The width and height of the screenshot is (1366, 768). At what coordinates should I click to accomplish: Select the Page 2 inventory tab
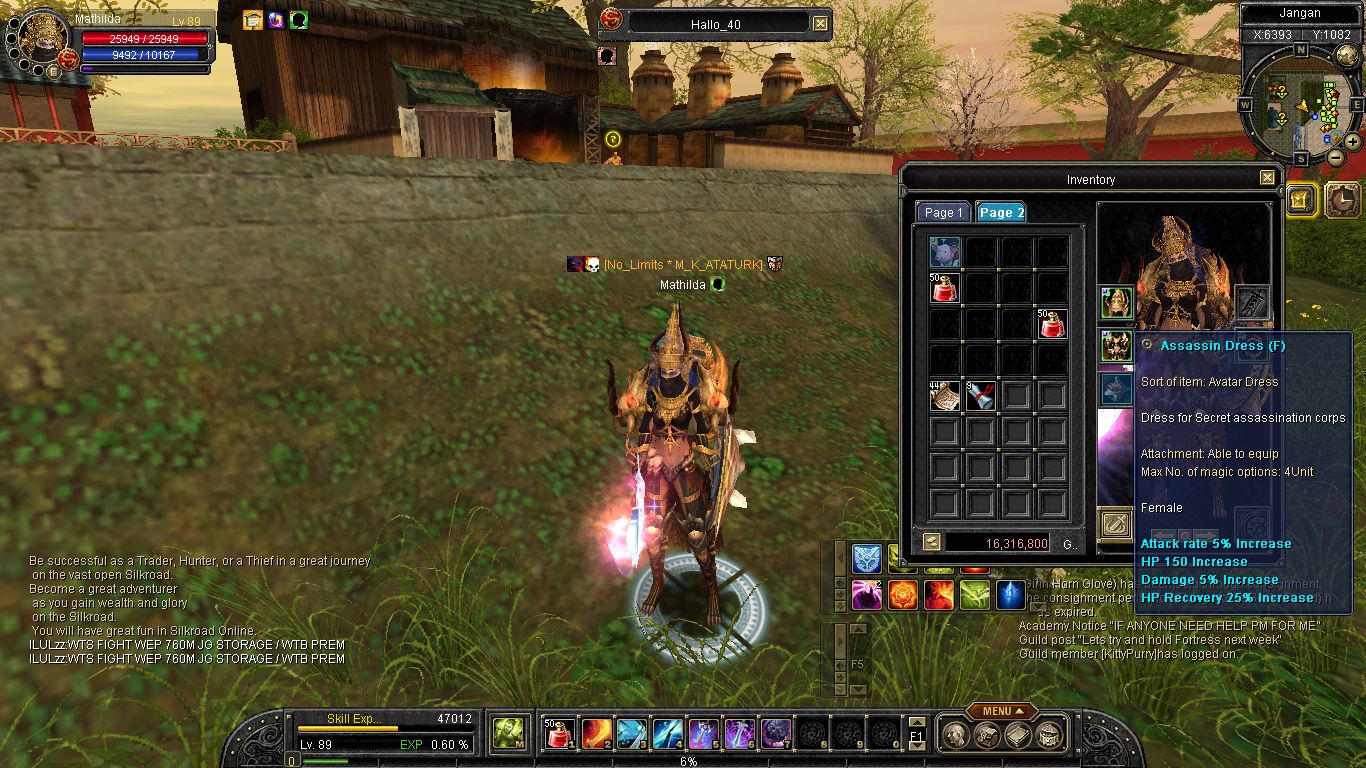point(1000,212)
